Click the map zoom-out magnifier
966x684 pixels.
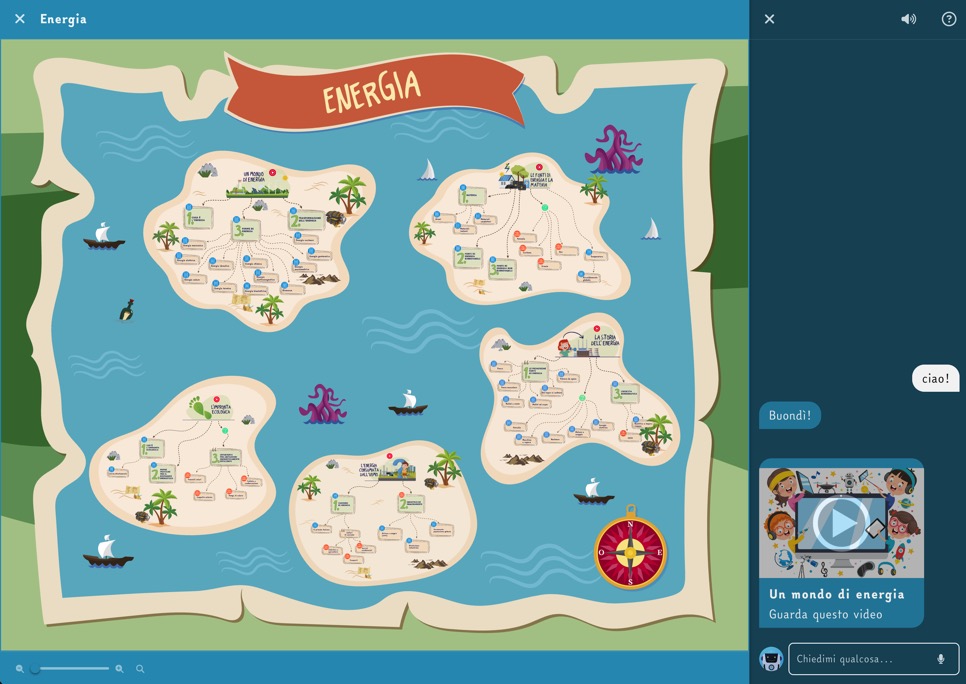(x=20, y=669)
